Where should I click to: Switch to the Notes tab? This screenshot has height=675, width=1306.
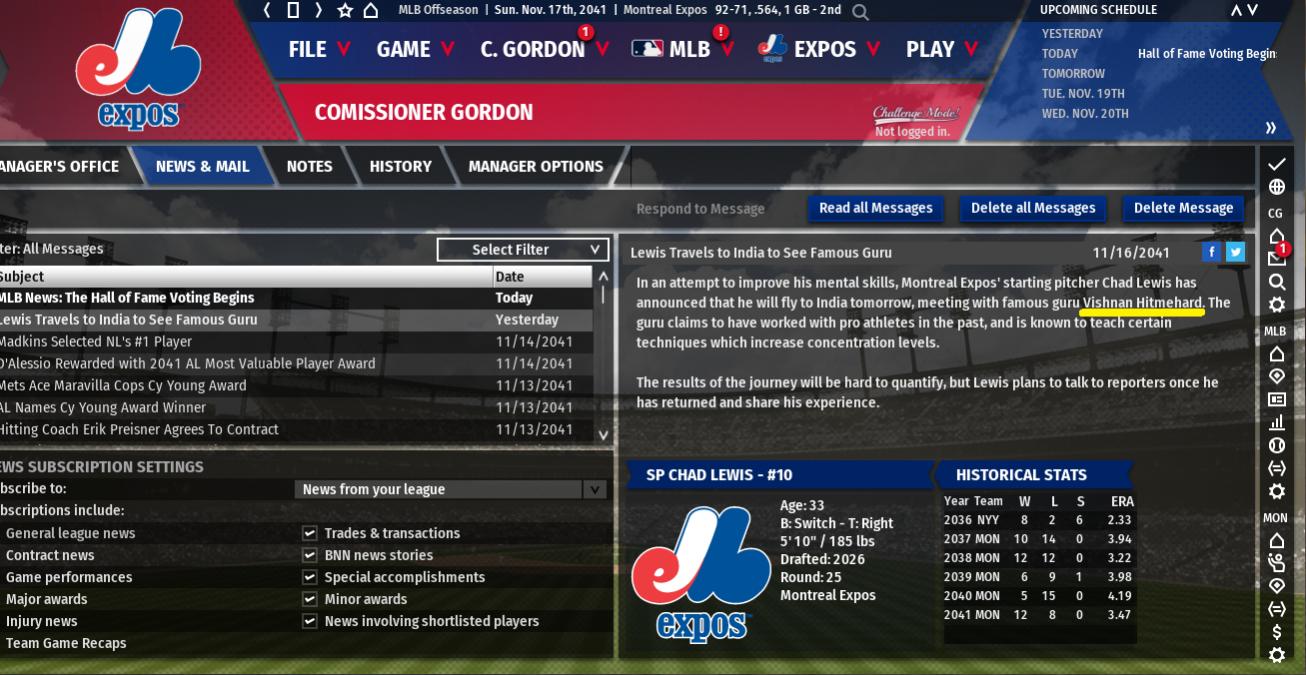click(309, 166)
